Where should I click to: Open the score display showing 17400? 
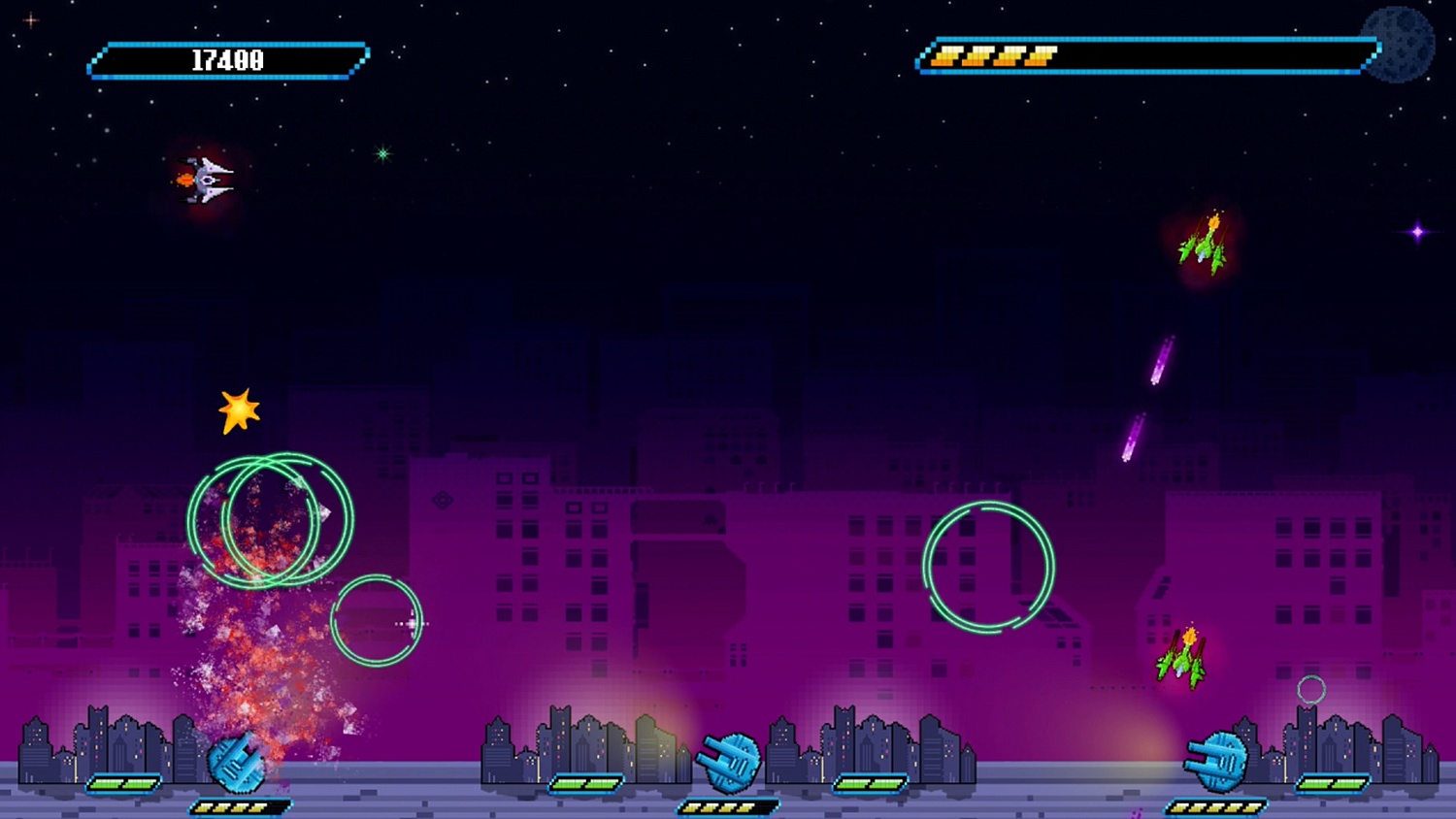226,59
